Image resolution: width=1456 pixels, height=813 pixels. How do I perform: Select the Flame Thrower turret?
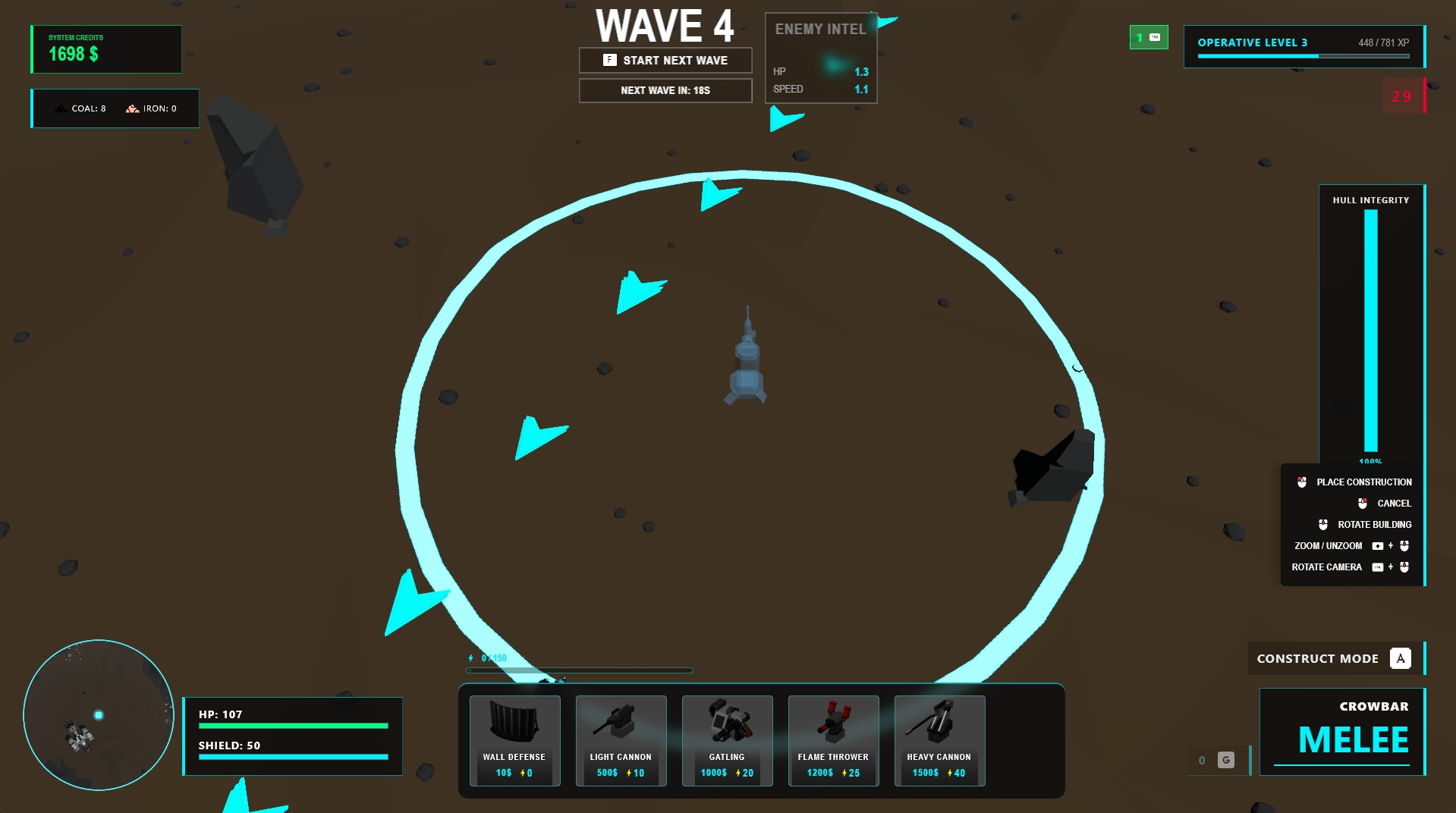click(833, 741)
